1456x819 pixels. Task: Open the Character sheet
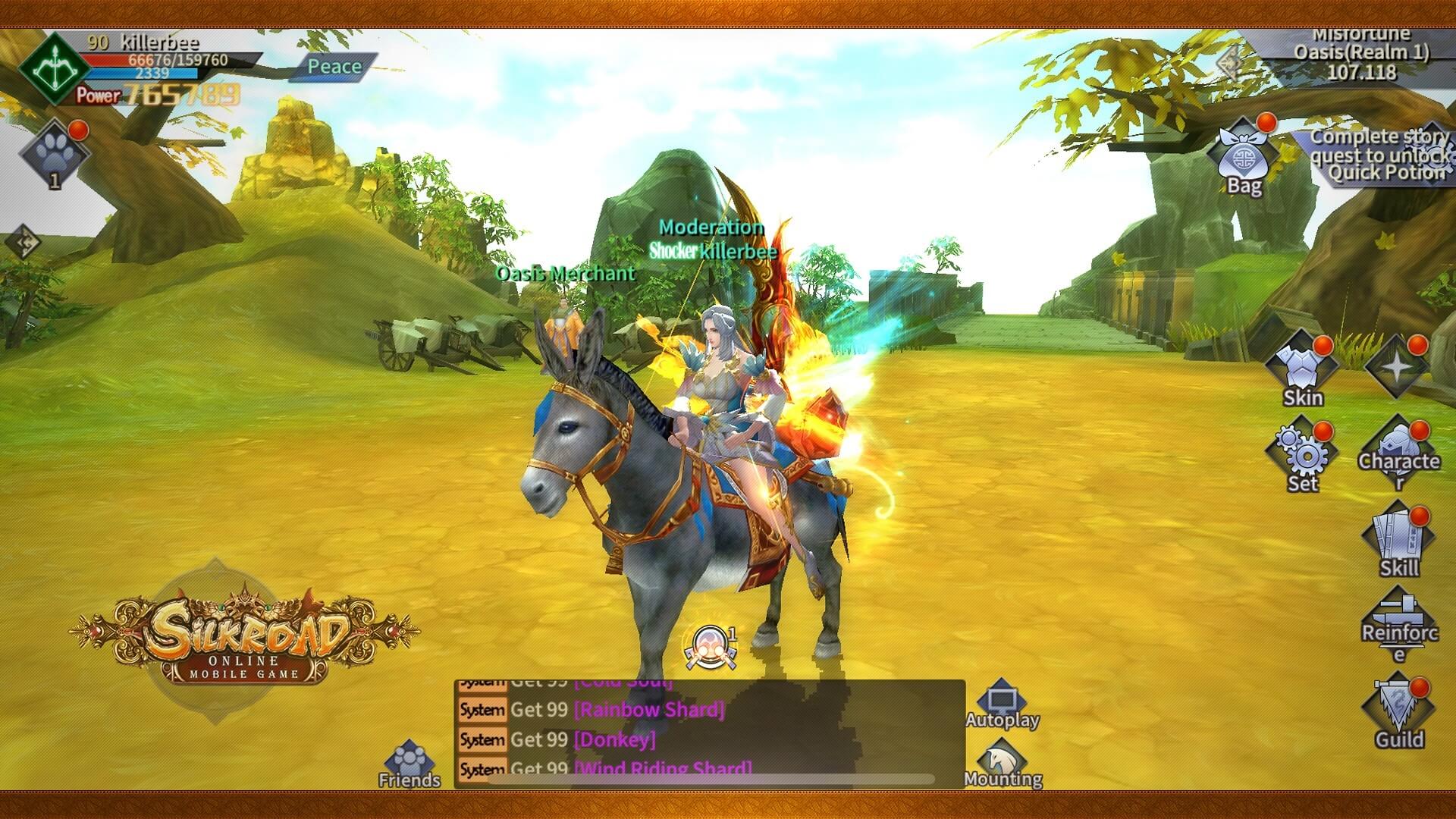(x=1398, y=452)
